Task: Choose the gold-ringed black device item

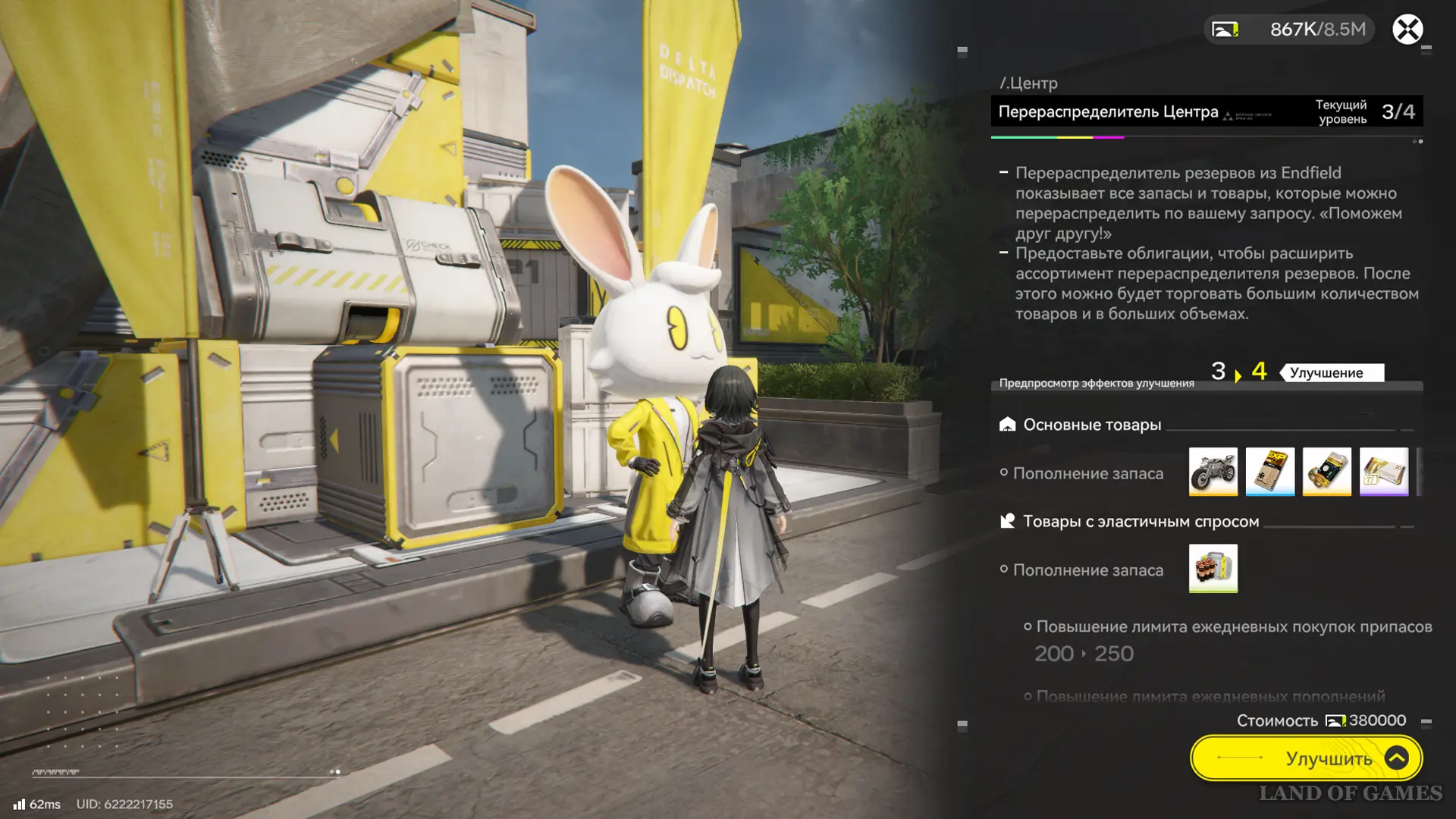Action: [x=1326, y=472]
